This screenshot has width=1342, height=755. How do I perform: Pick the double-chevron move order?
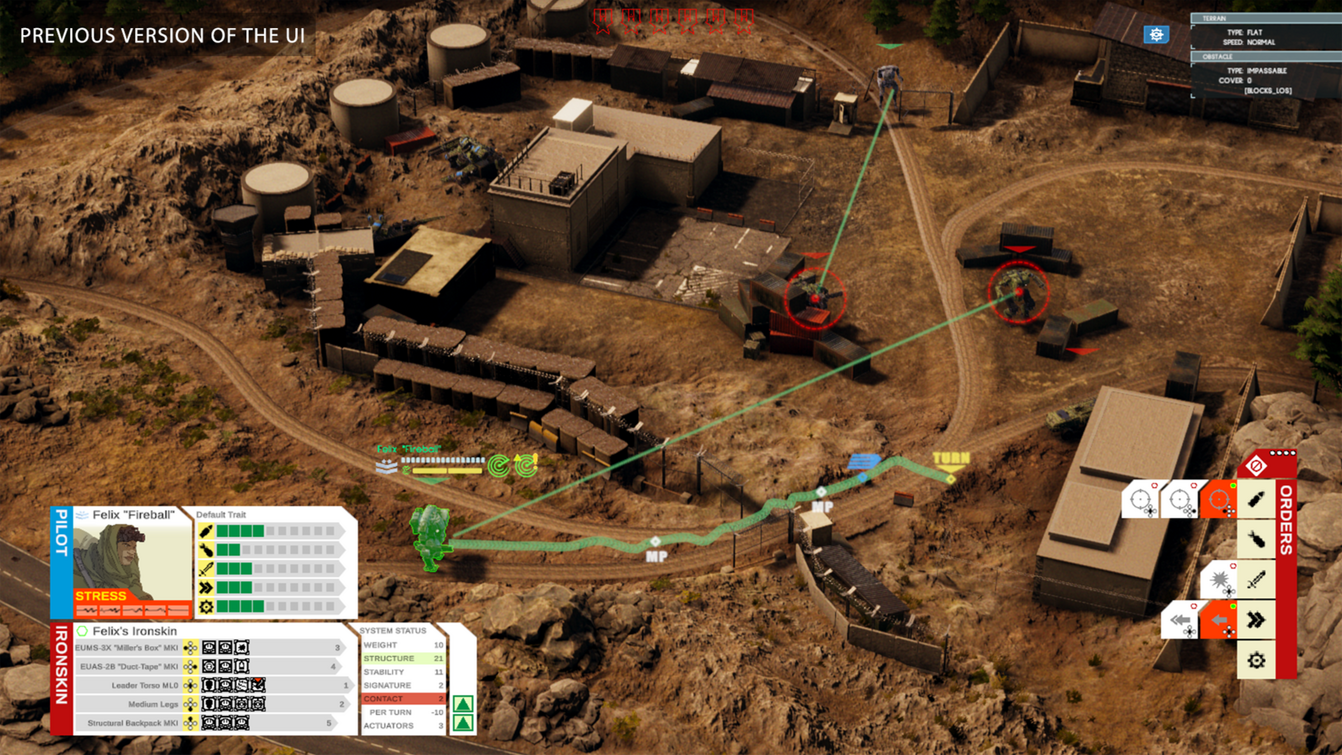(1256, 621)
